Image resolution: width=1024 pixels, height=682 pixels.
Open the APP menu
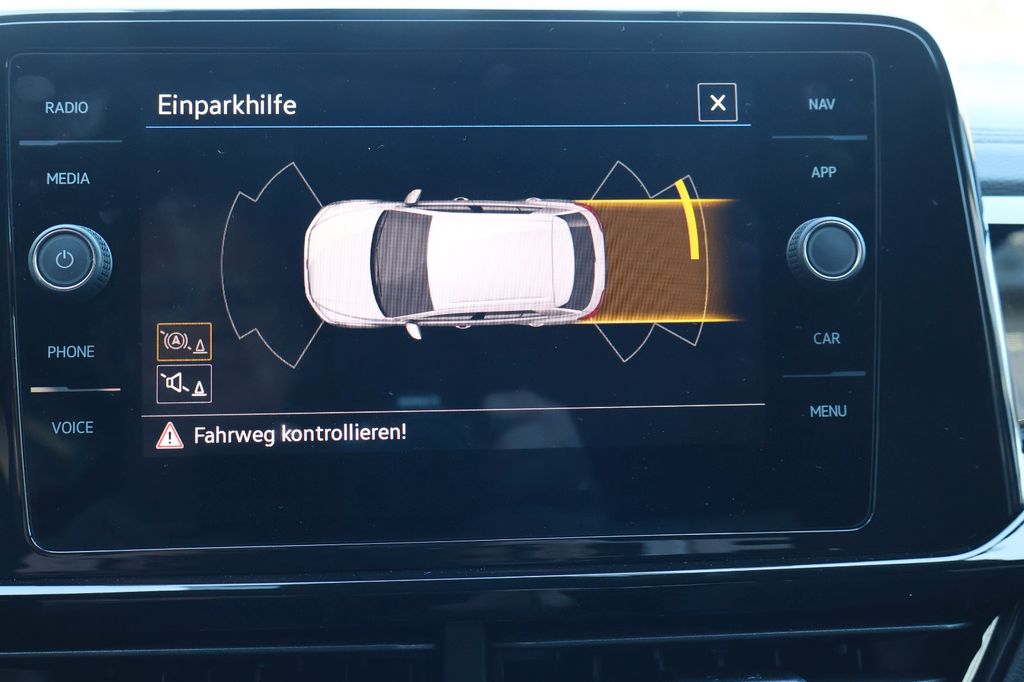click(x=823, y=173)
